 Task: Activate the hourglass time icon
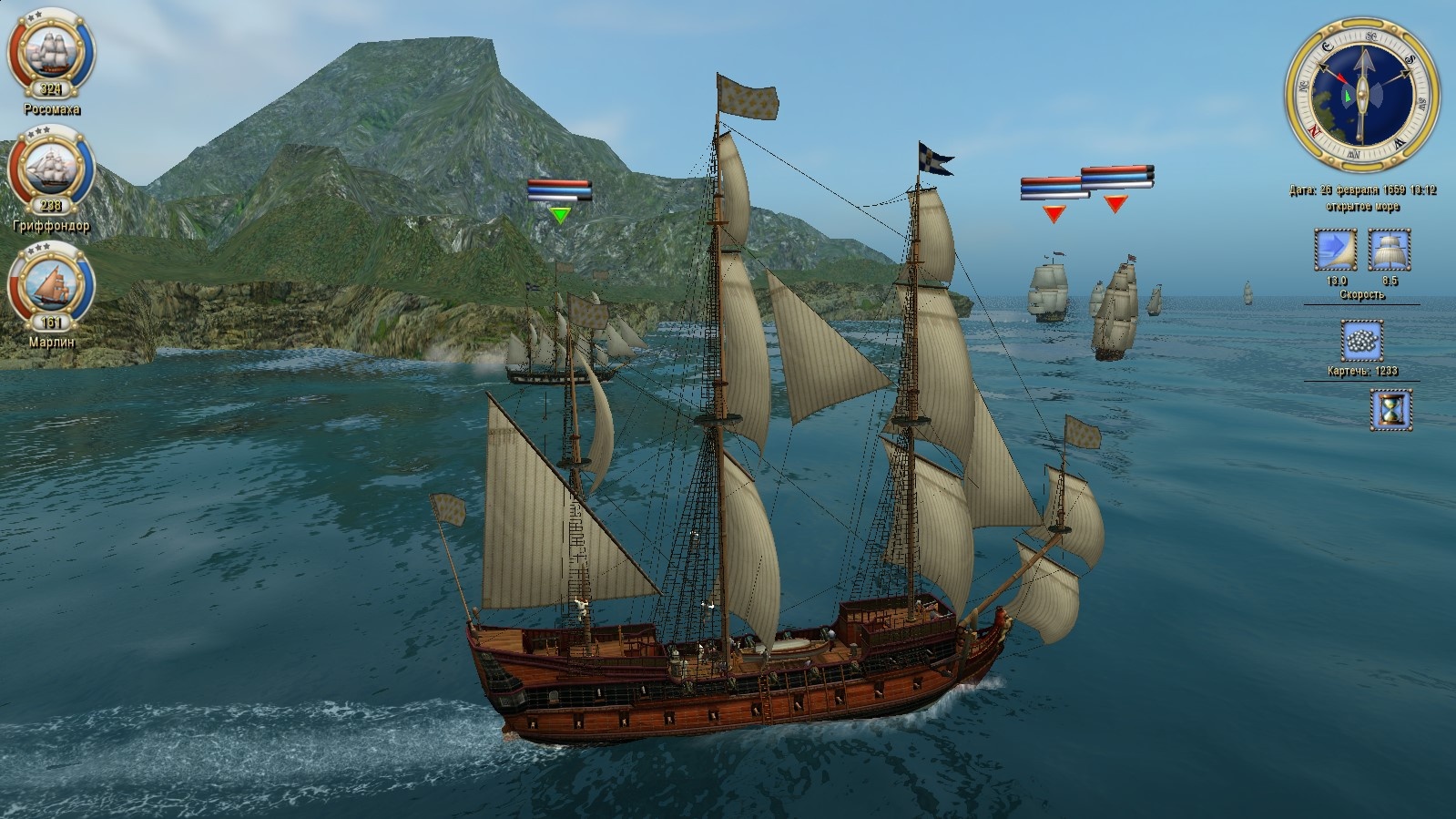coord(1390,409)
